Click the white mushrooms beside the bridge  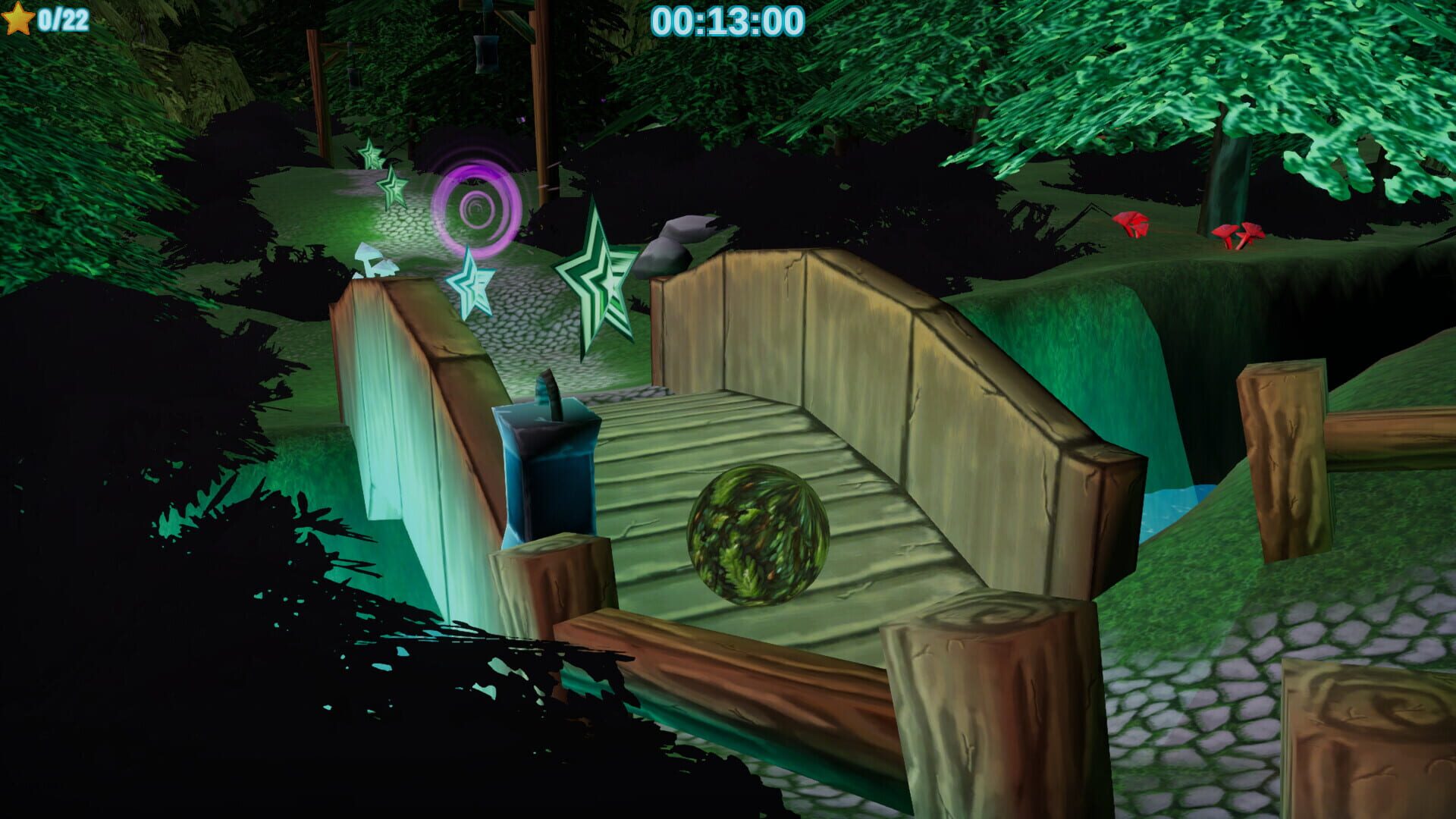[372, 258]
